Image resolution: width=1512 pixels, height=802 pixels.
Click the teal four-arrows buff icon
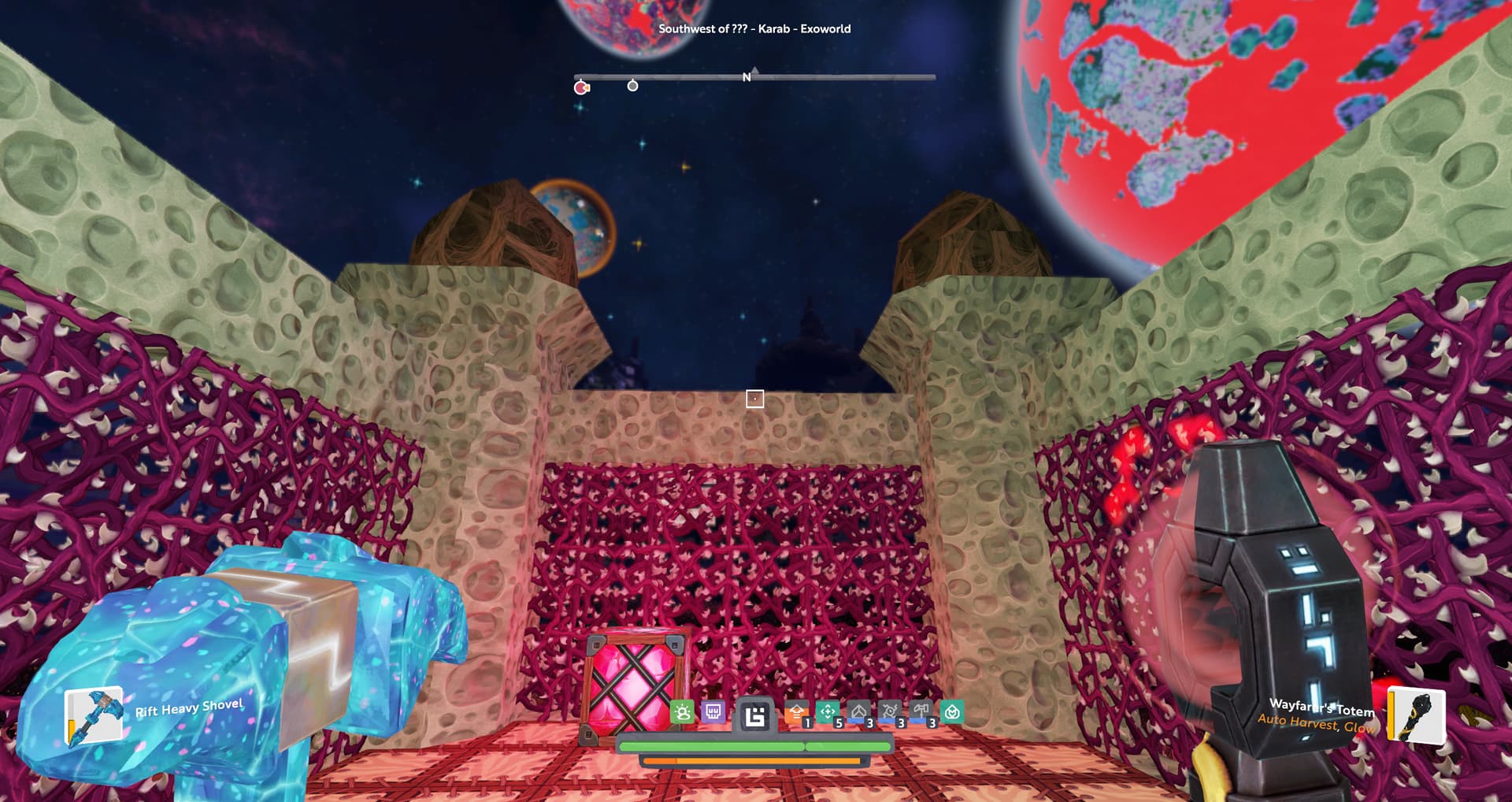click(828, 713)
